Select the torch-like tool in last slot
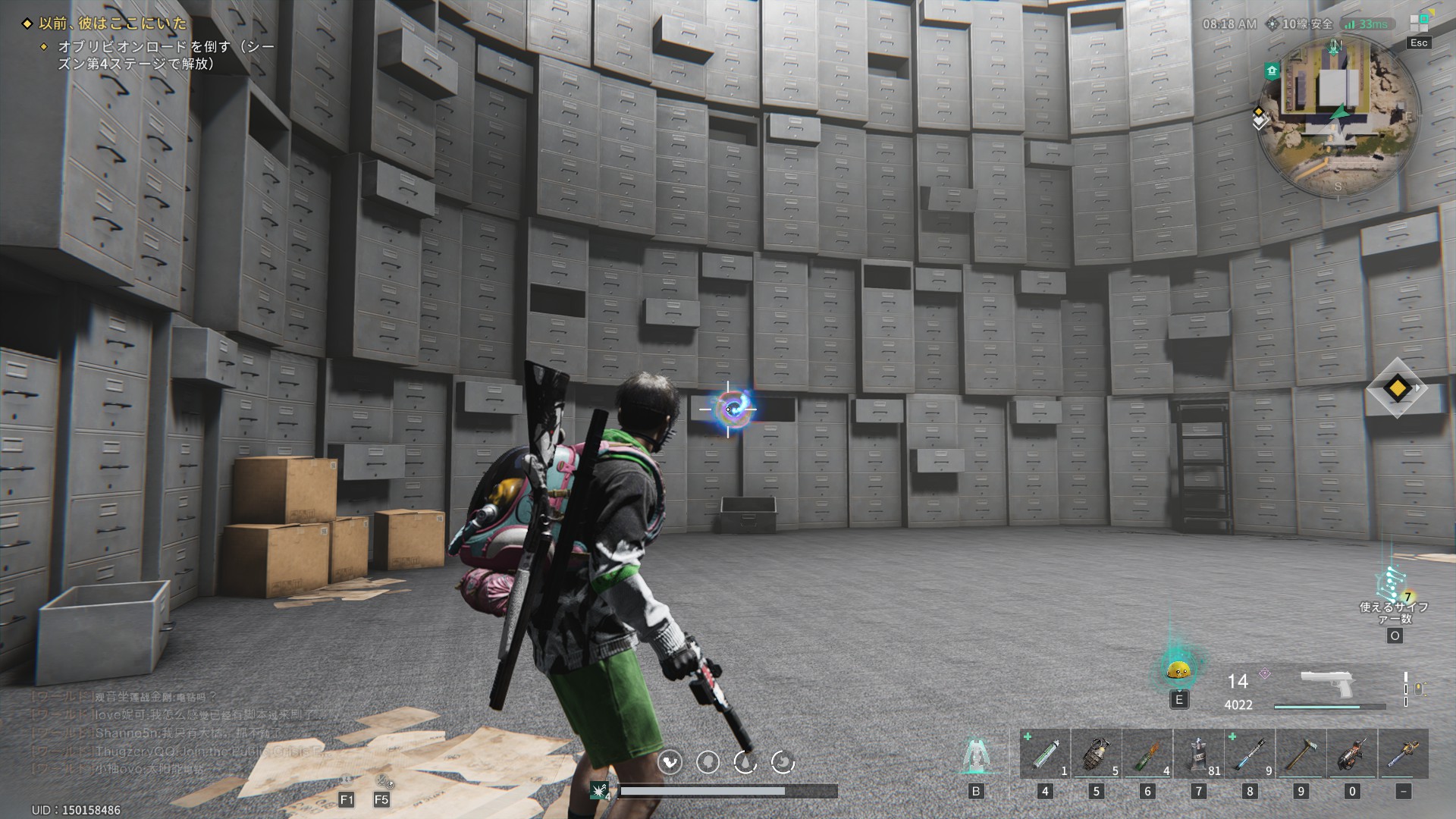The image size is (1456, 819). [1404, 754]
